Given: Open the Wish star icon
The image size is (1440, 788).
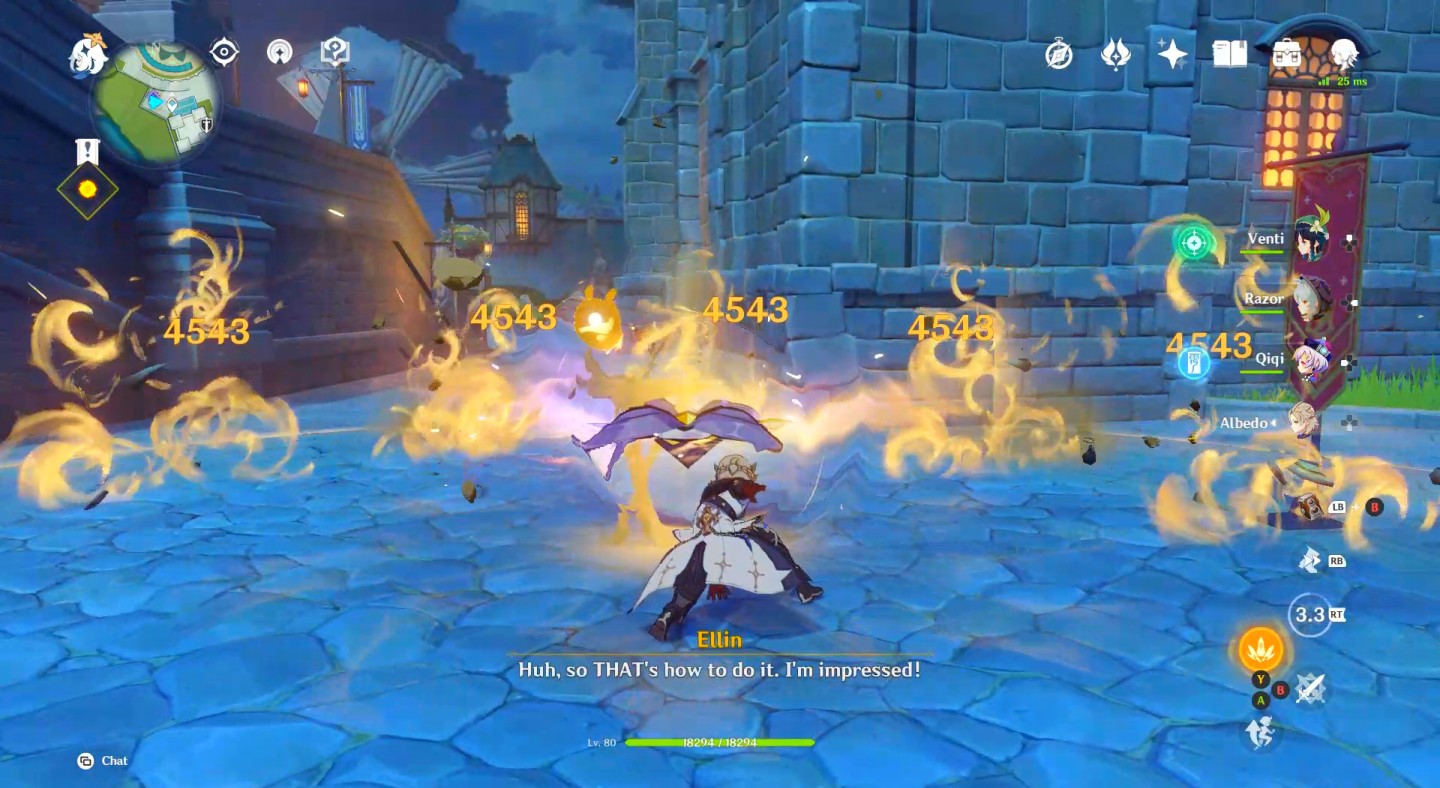Looking at the screenshot, I should click(x=1172, y=54).
